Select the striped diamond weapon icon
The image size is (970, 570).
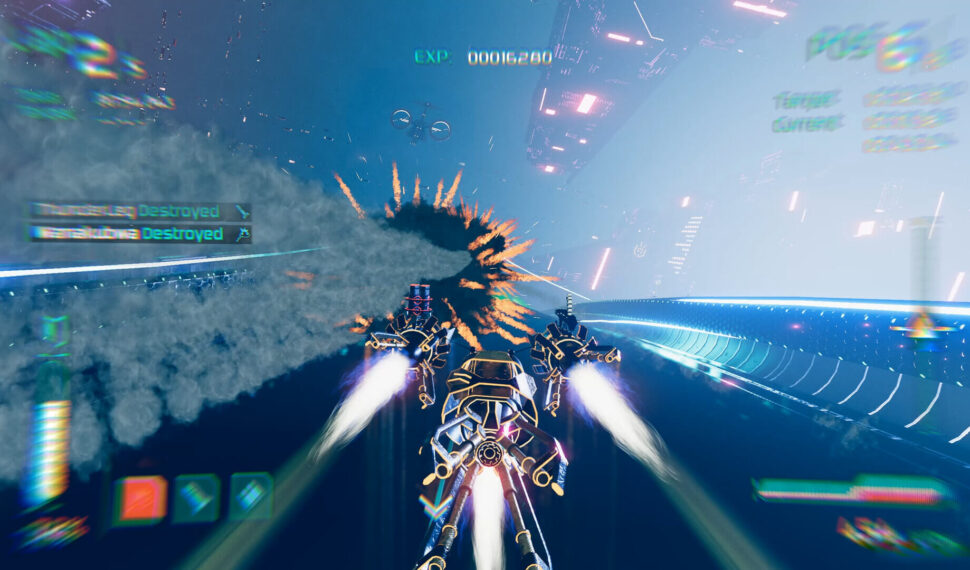point(251,495)
